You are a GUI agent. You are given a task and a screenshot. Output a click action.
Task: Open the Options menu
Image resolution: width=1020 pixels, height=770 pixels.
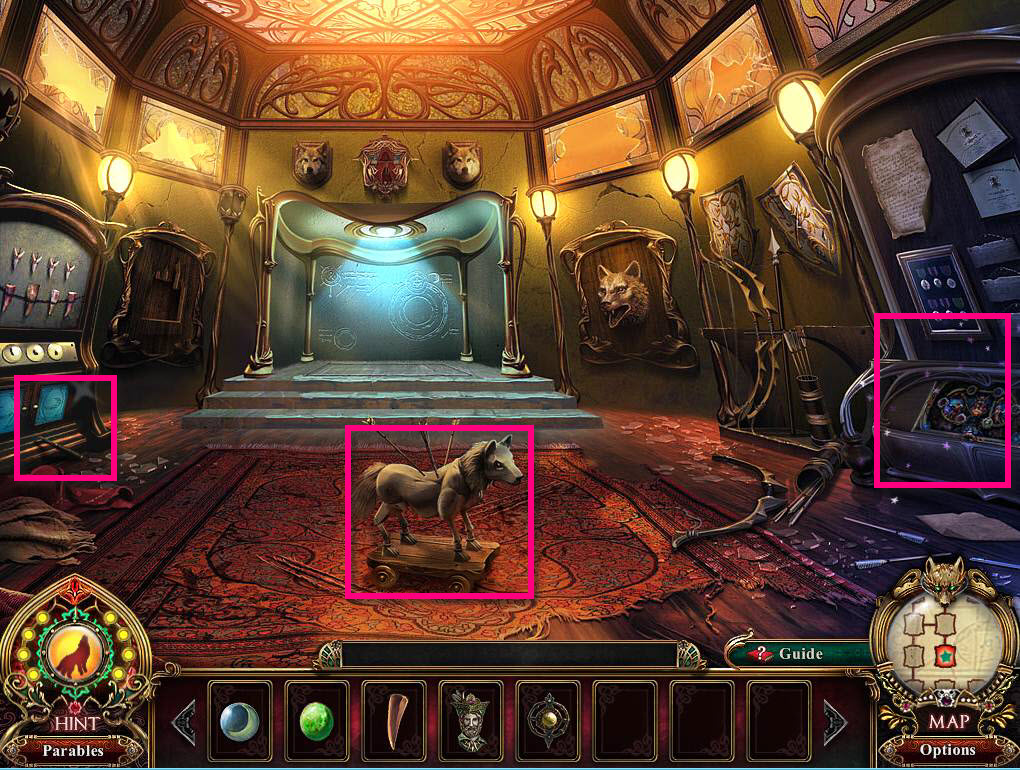tap(947, 750)
